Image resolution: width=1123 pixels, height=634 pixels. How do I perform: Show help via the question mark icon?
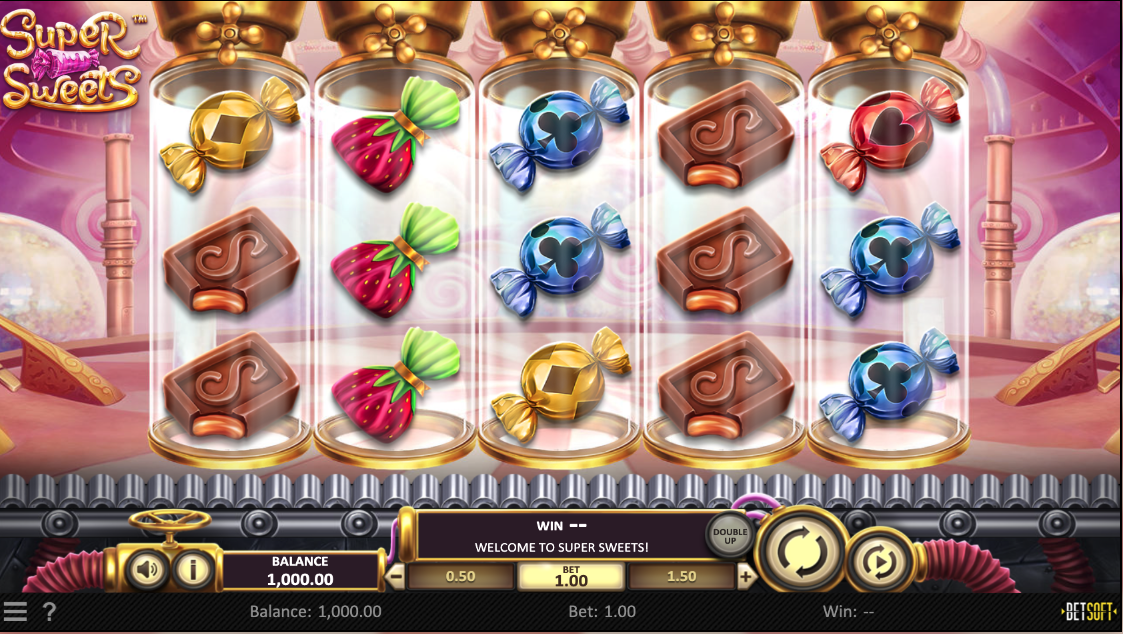coord(49,611)
